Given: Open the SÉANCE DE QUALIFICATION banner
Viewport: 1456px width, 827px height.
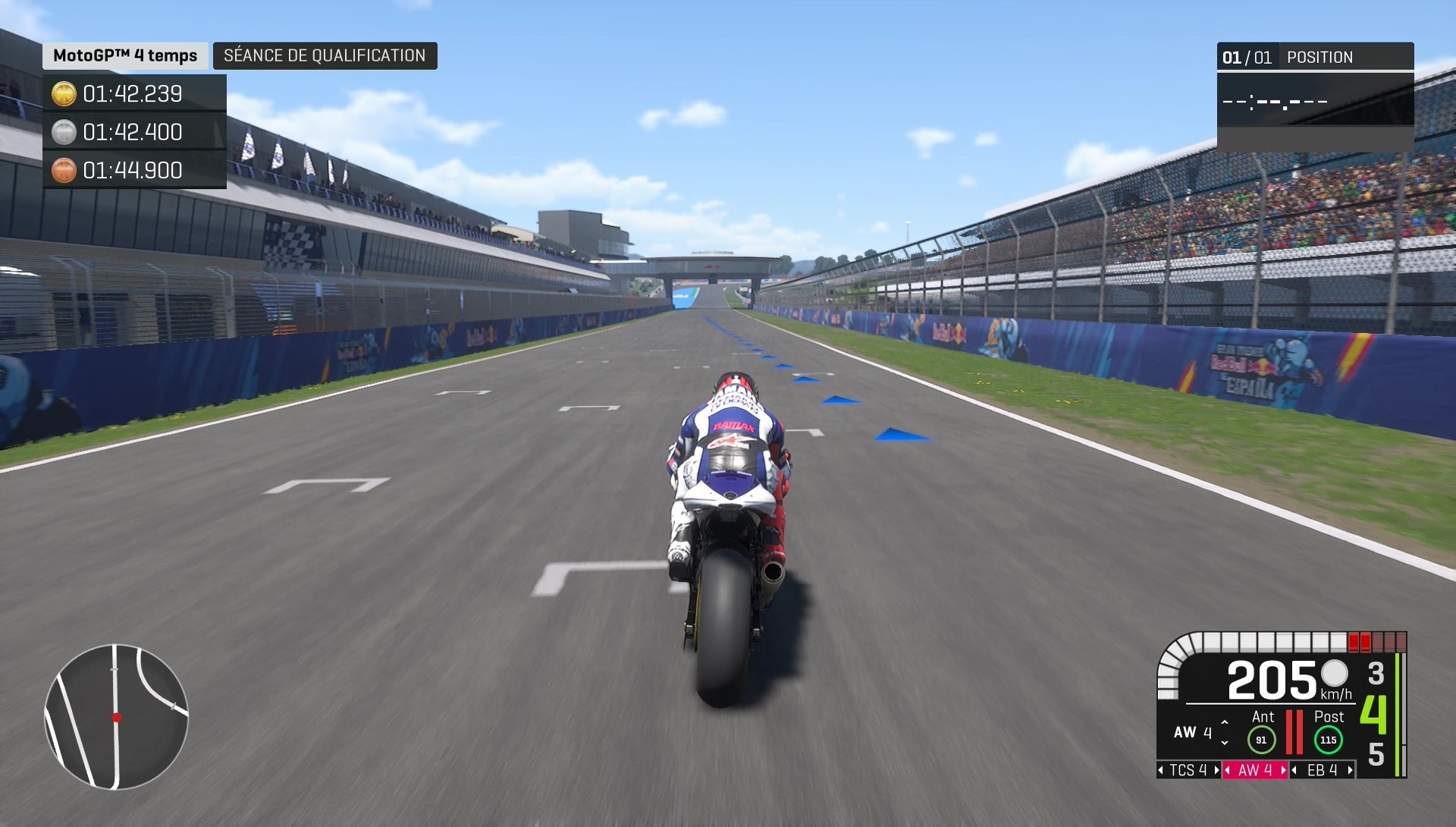Looking at the screenshot, I should click(325, 55).
